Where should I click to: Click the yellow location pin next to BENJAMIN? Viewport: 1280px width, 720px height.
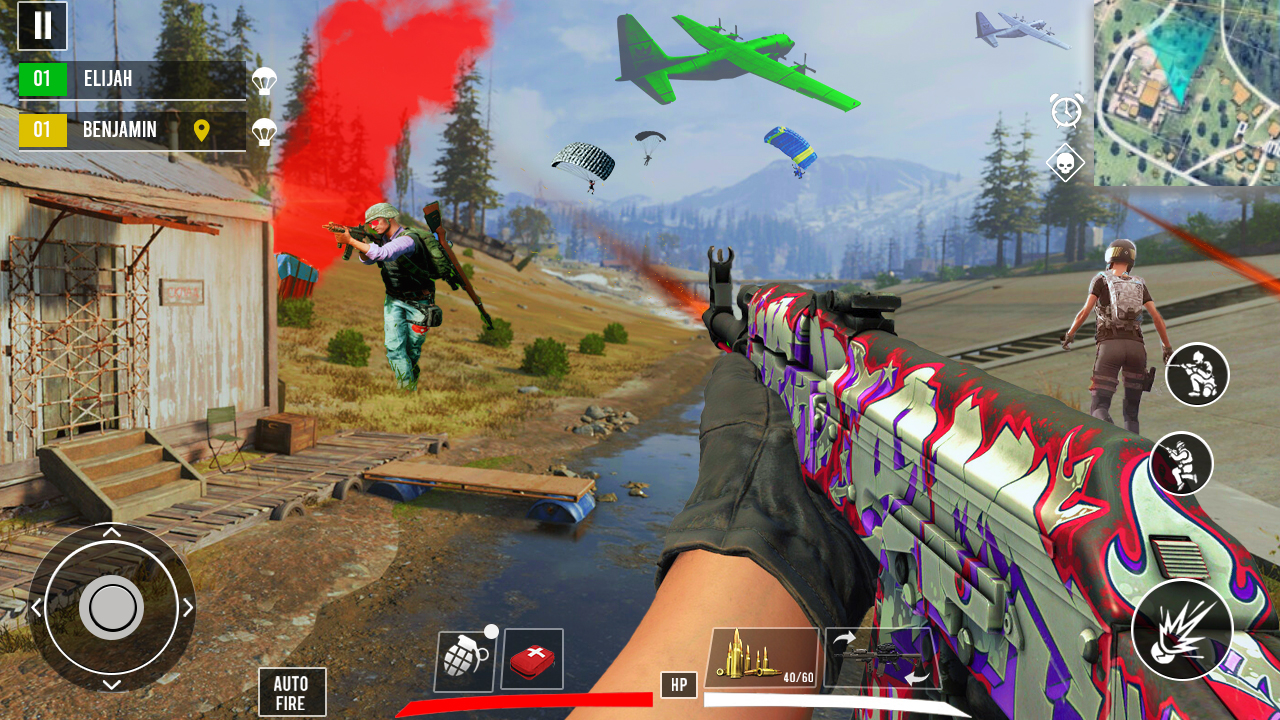click(204, 129)
